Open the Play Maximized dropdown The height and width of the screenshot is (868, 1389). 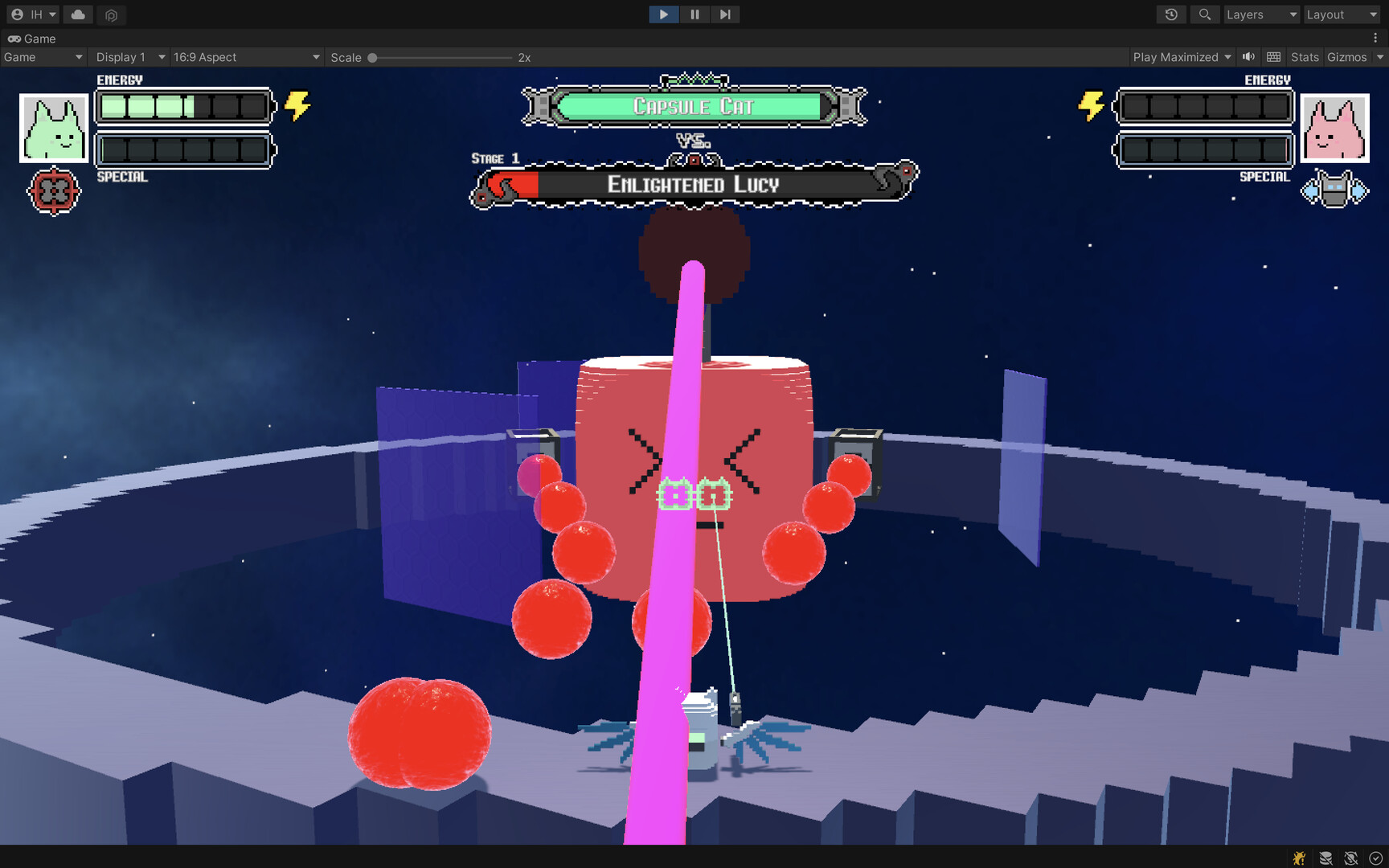coord(1181,56)
